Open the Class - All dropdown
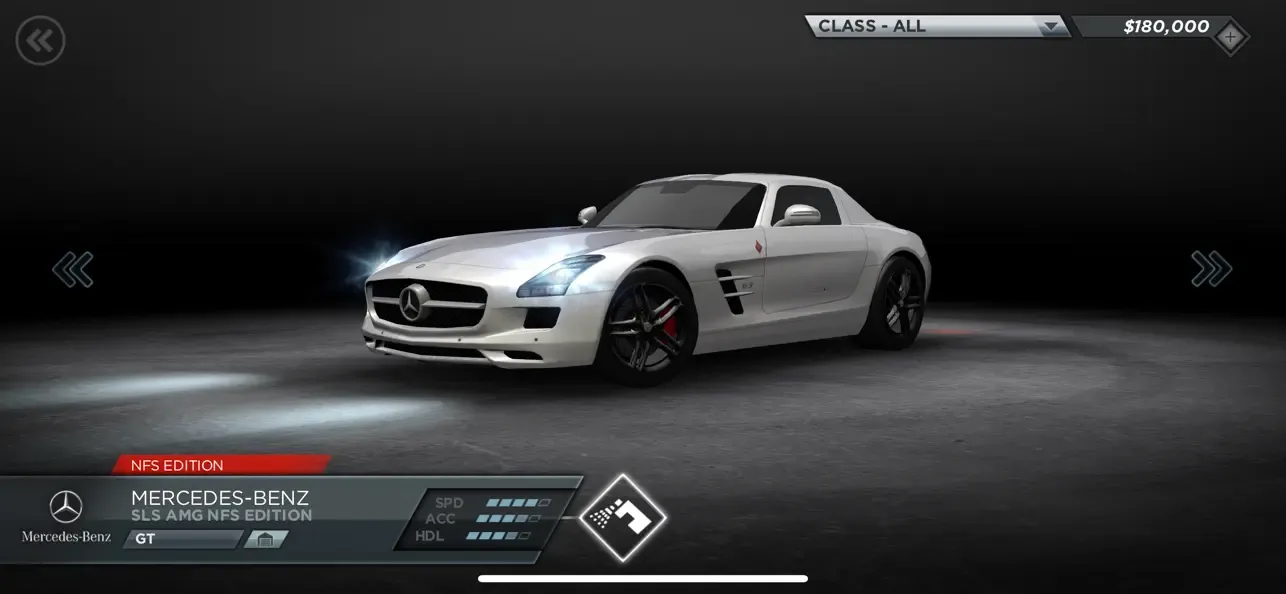Viewport: 1286px width, 594px height. click(x=936, y=27)
